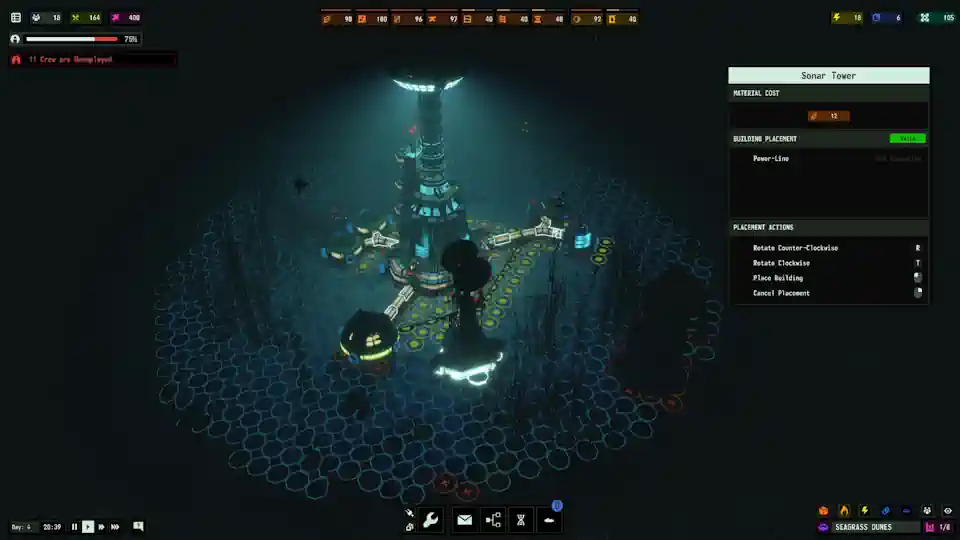This screenshot has width=960, height=540.
Task: Toggle the eye visibility icon
Action: [947, 511]
